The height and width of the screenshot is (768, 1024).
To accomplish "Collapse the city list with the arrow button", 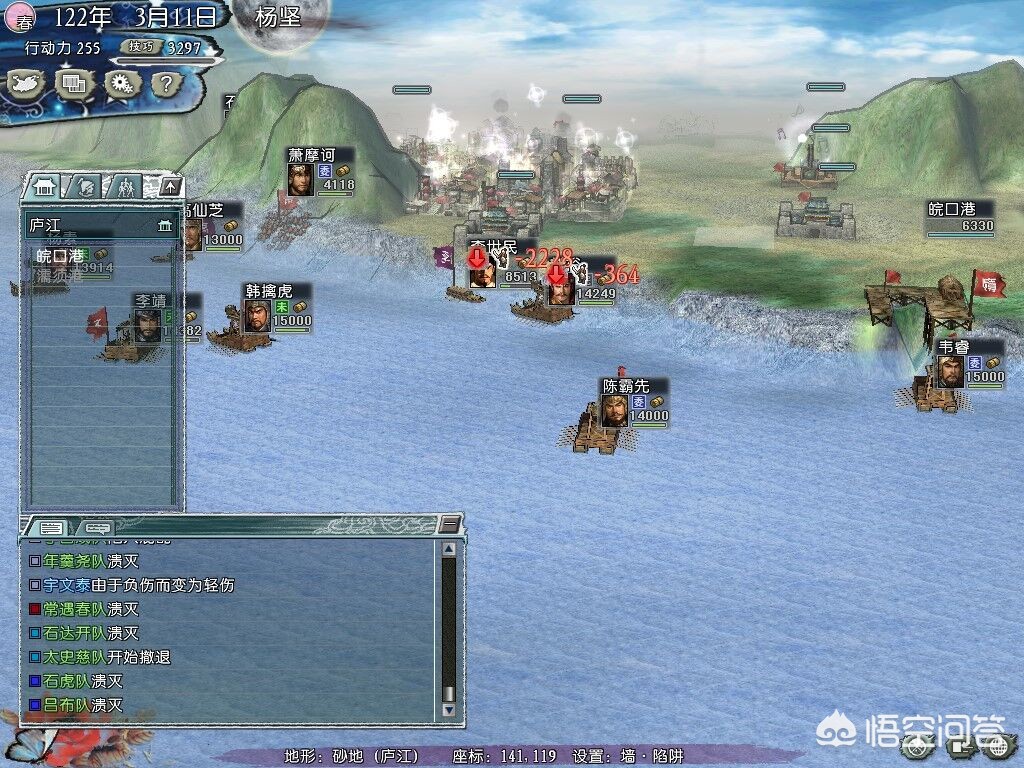I will tap(170, 186).
